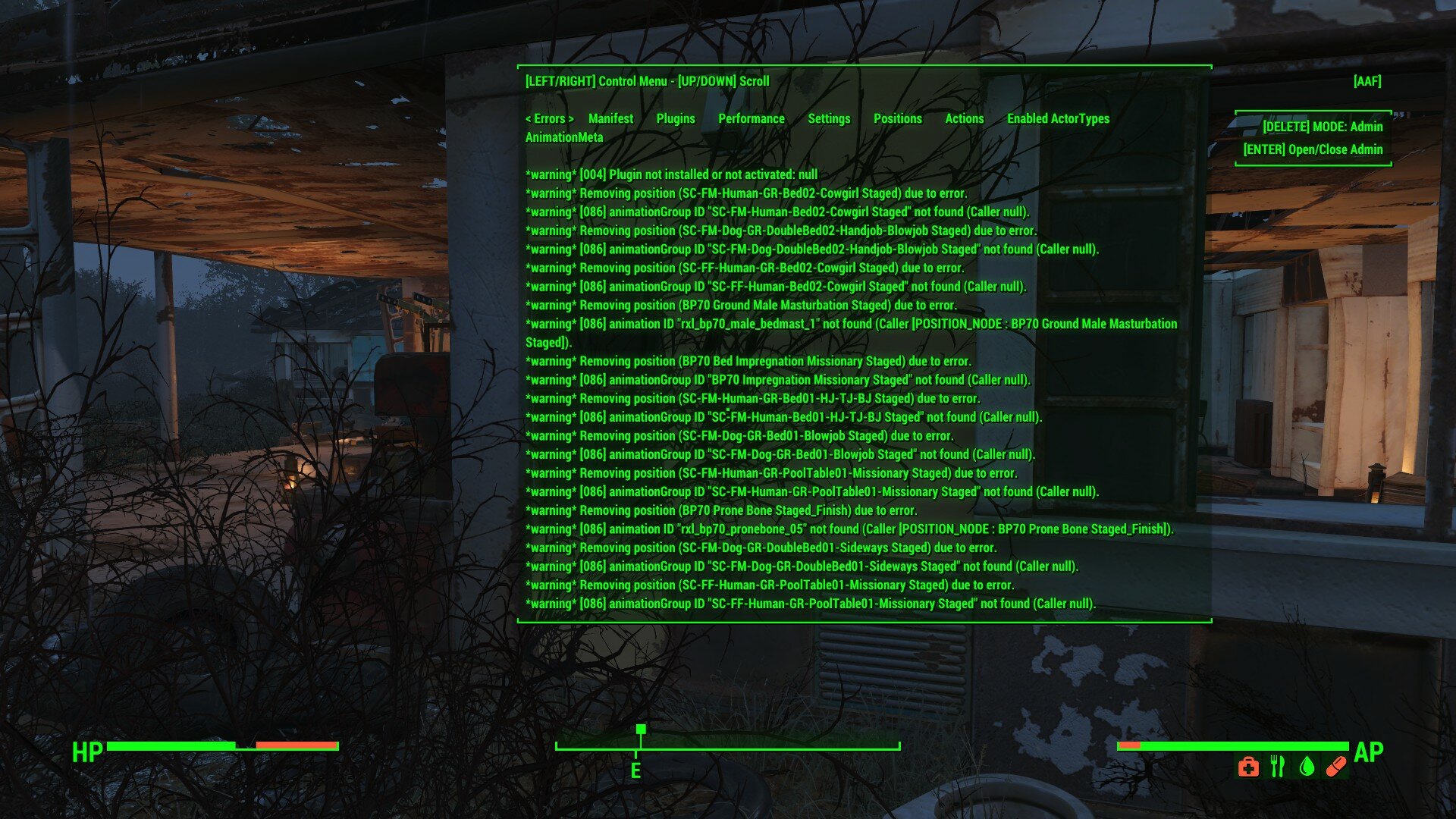Switch to the Positions tab

coord(898,118)
